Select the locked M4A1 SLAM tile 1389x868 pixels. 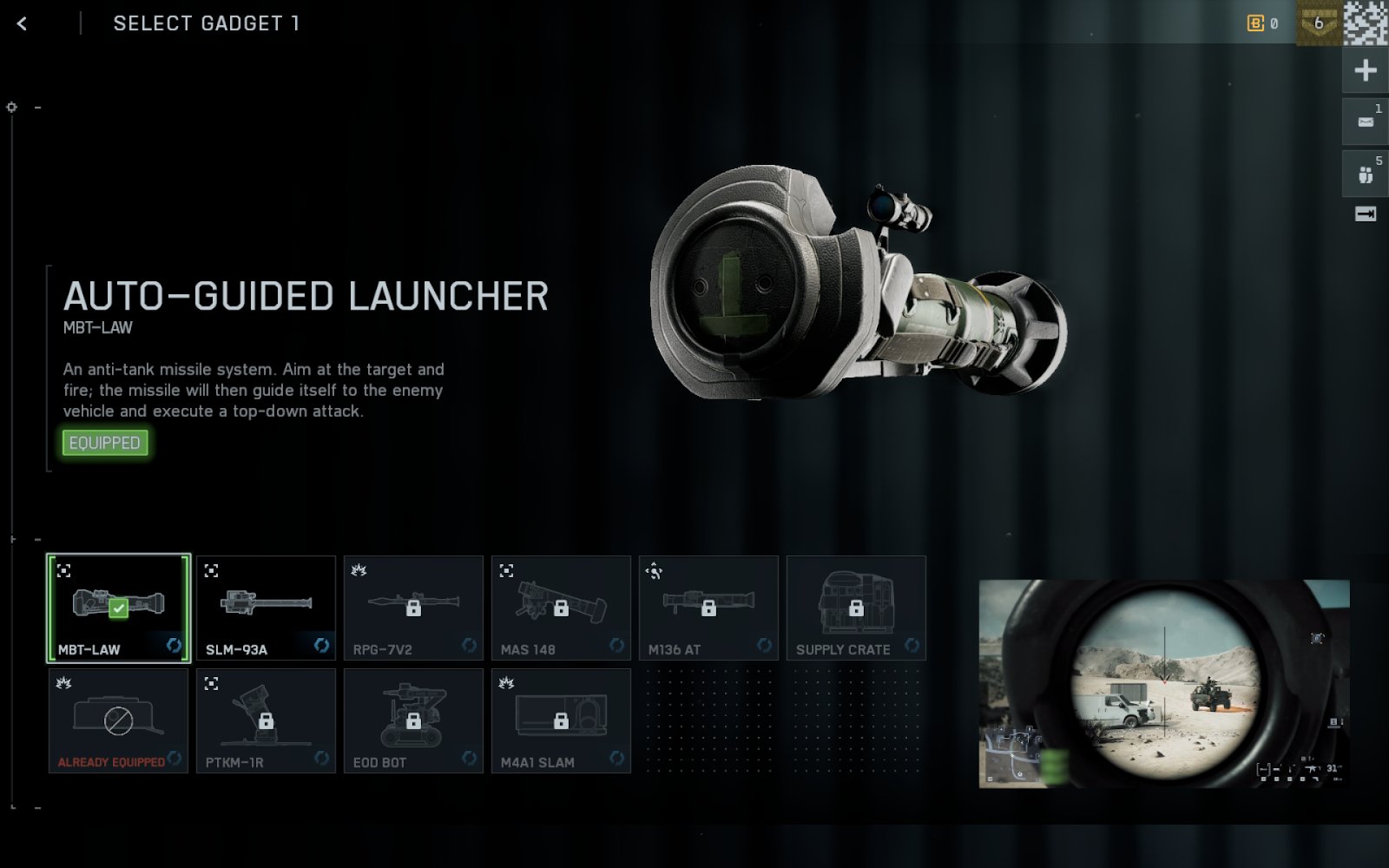(x=561, y=720)
